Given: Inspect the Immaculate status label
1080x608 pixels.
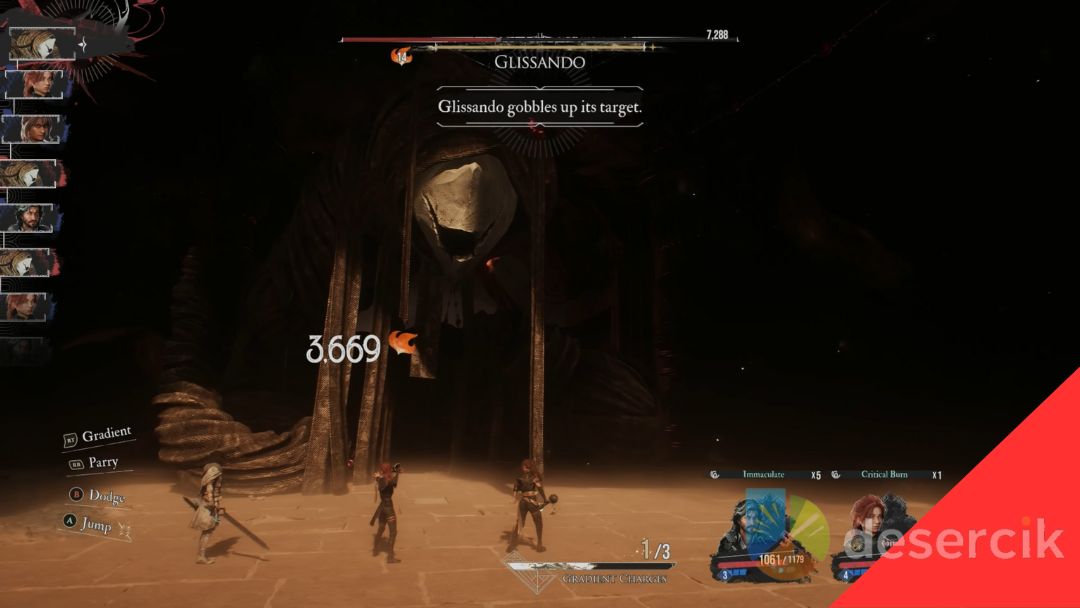Looking at the screenshot, I should [x=764, y=474].
